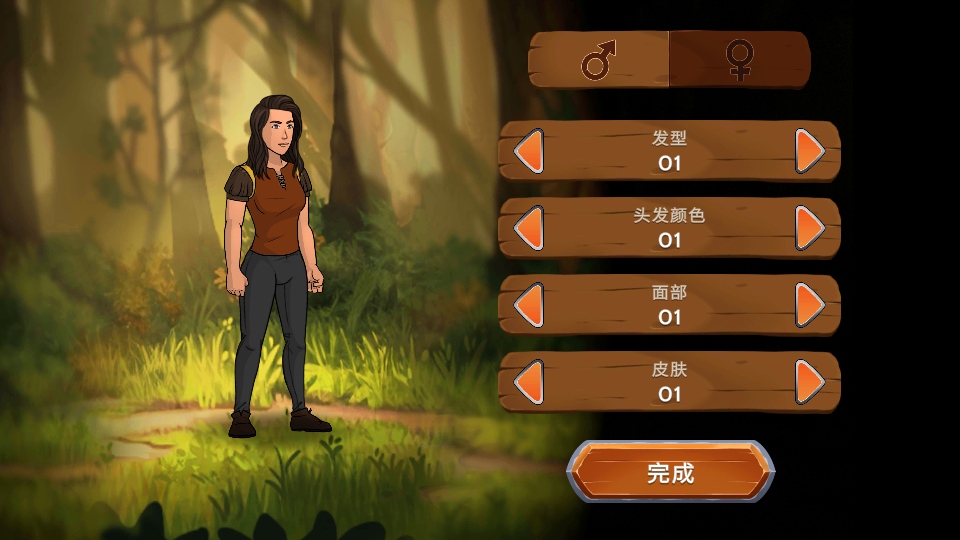Viewport: 960px width, 540px height.
Task: Select the male gender symbol tab
Action: (599, 60)
